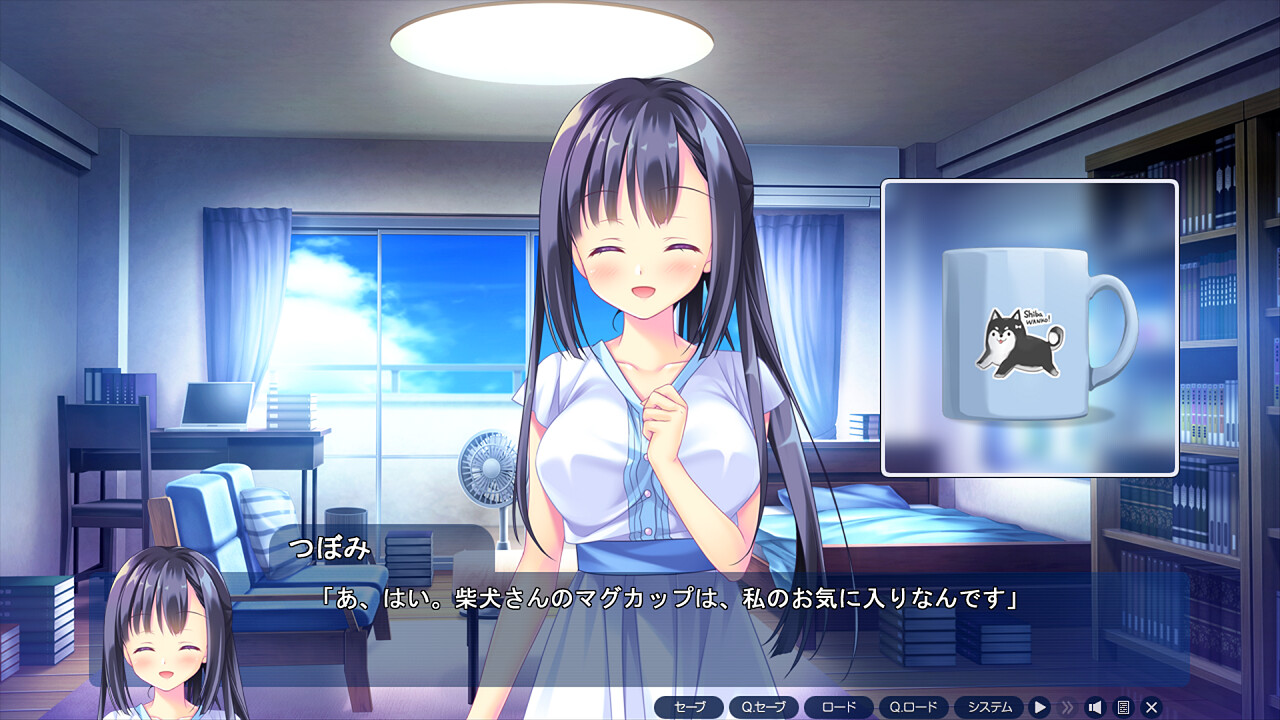Click the Q.セーブ quick save button
Screen dimensions: 1280x720
[x=764, y=707]
